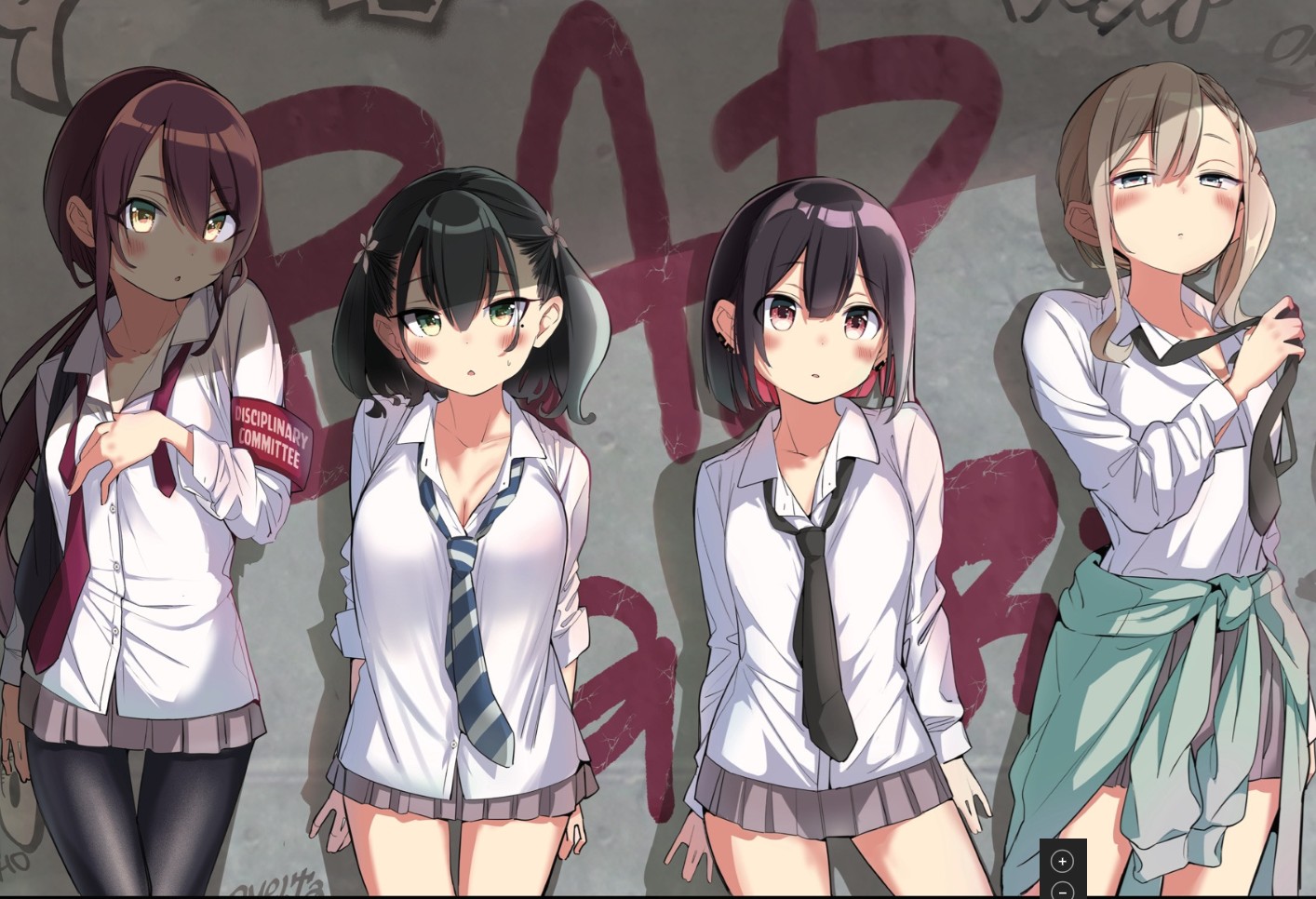
Task: Click the red DISCIPLINARY COMMITTEE armband
Action: click(272, 433)
